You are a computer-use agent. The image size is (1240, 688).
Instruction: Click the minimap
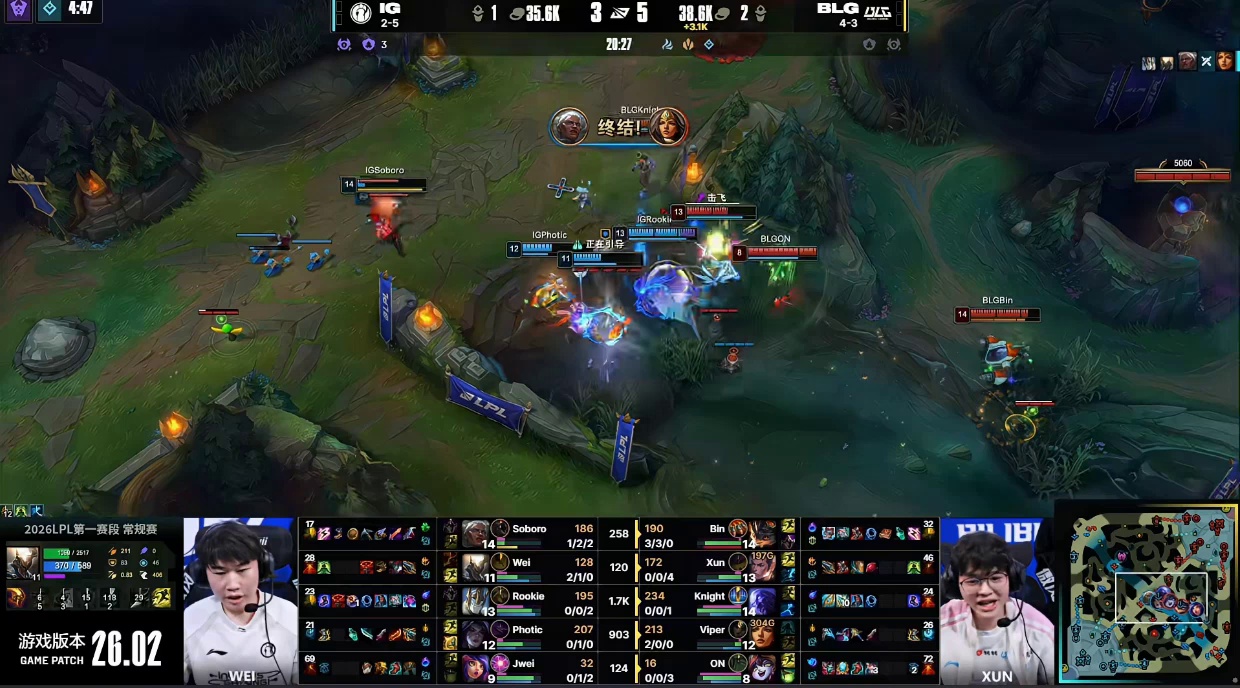coord(1150,596)
